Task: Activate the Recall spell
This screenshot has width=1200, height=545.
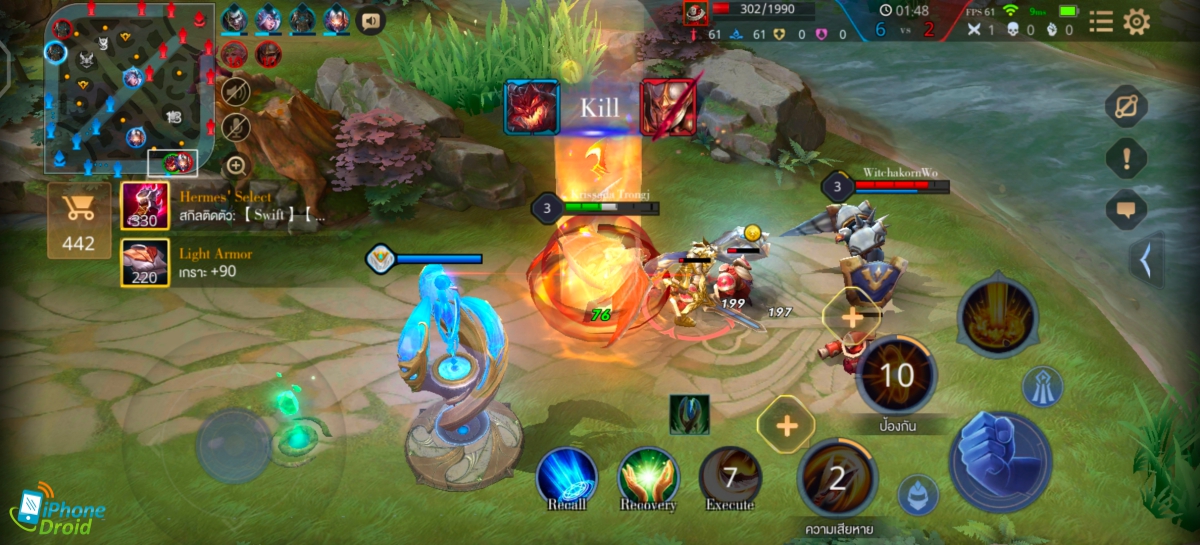Action: [x=567, y=476]
